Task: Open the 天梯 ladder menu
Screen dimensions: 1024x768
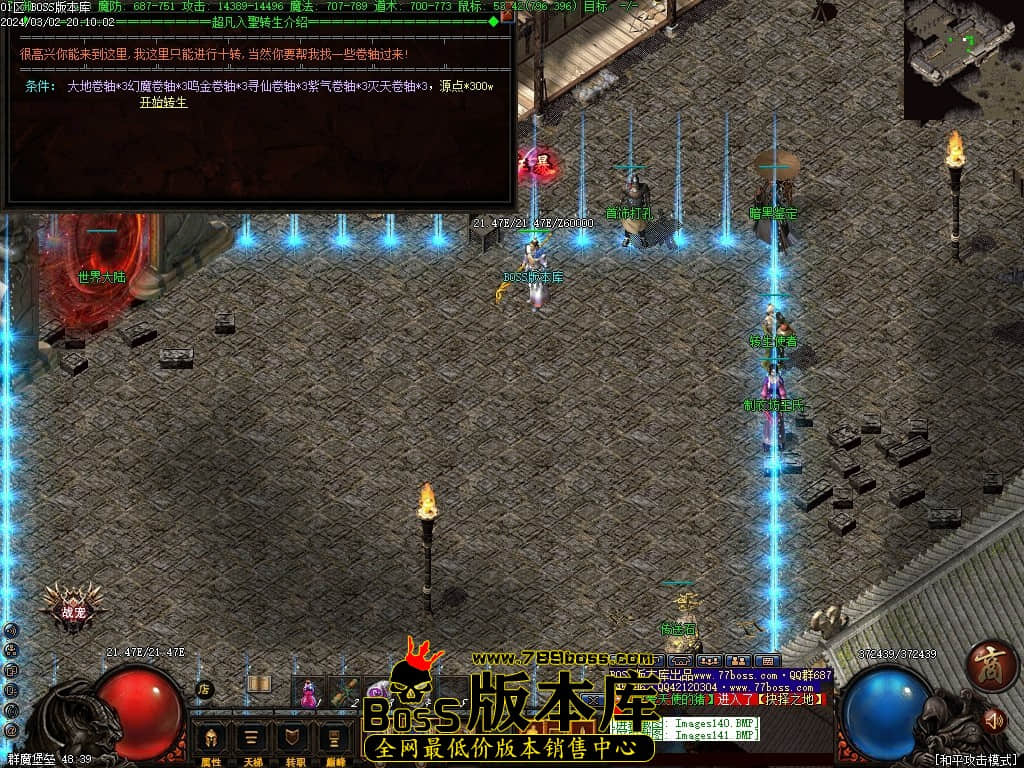Action: (251, 741)
